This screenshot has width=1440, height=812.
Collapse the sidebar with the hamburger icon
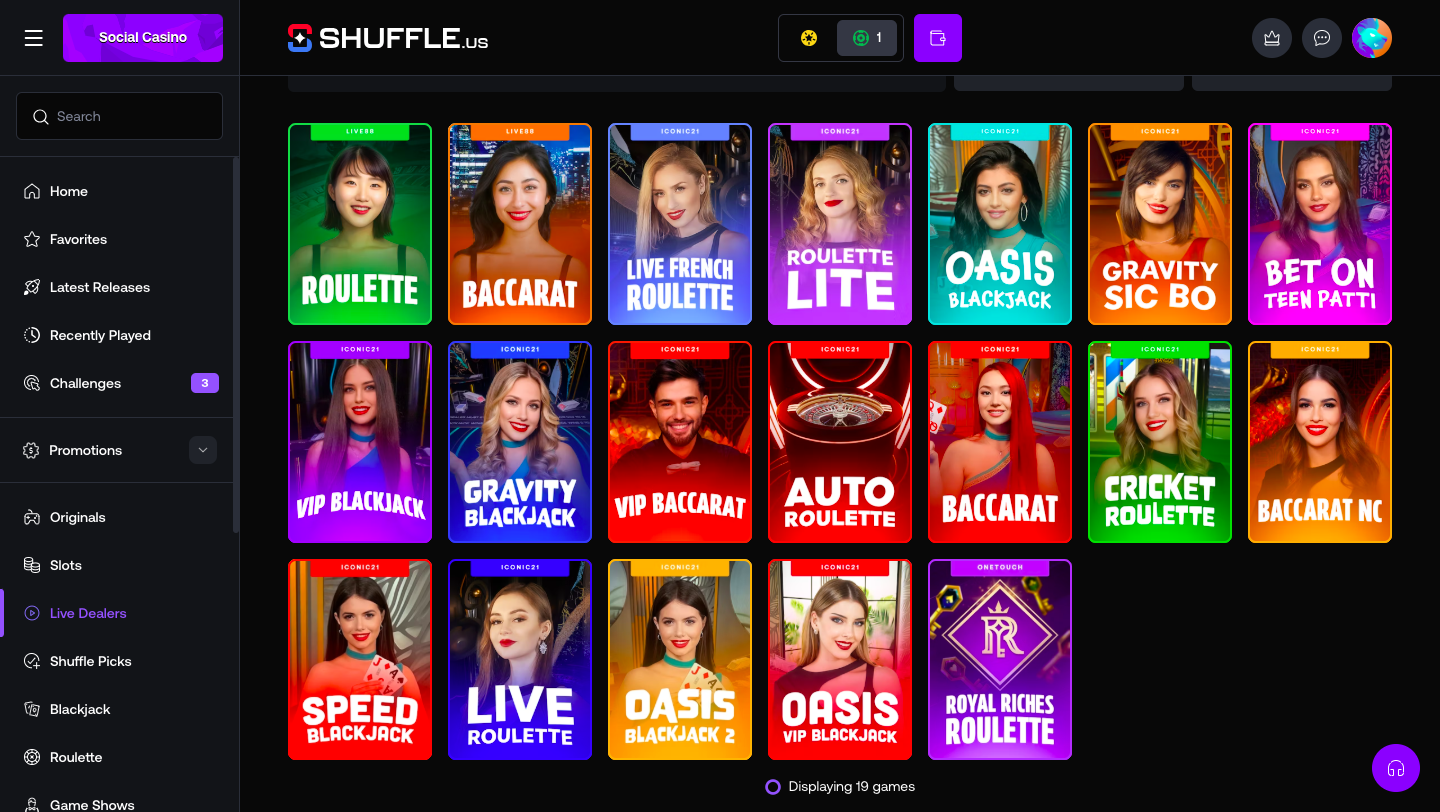(33, 37)
